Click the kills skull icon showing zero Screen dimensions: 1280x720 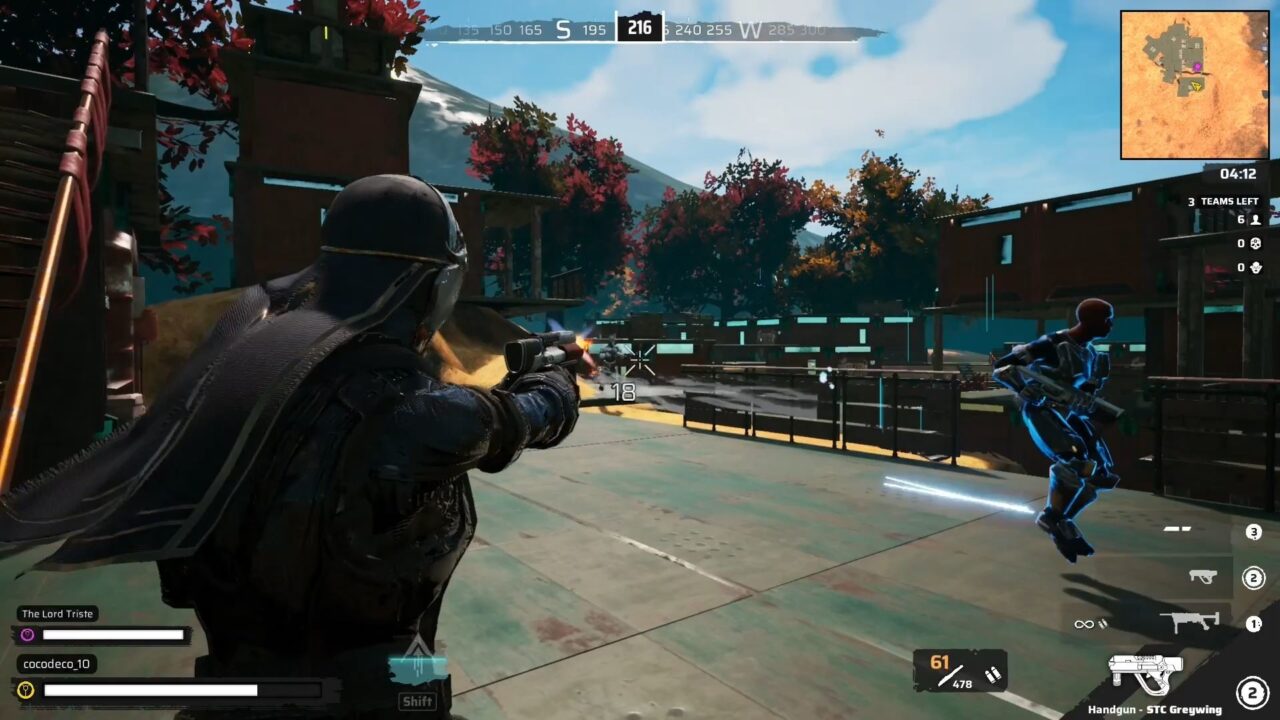pyautogui.click(x=1256, y=244)
